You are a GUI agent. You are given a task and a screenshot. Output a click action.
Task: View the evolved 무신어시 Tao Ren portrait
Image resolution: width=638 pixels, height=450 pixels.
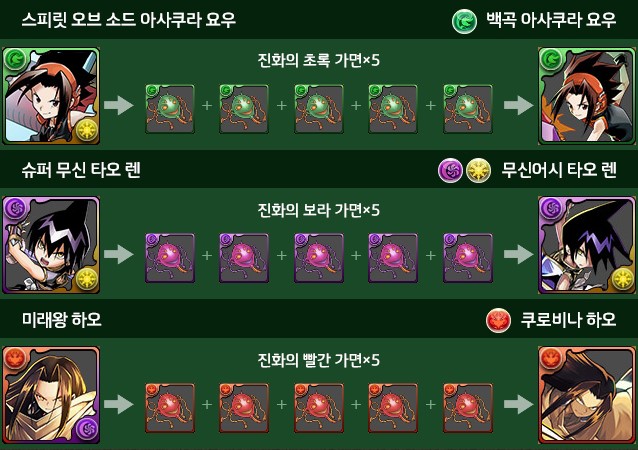[x=587, y=245]
